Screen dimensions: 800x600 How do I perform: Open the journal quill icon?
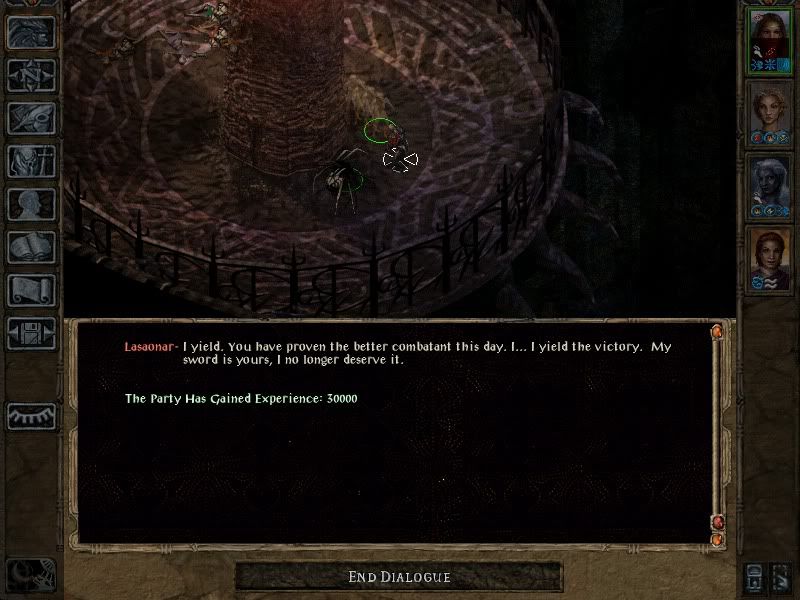(31, 118)
